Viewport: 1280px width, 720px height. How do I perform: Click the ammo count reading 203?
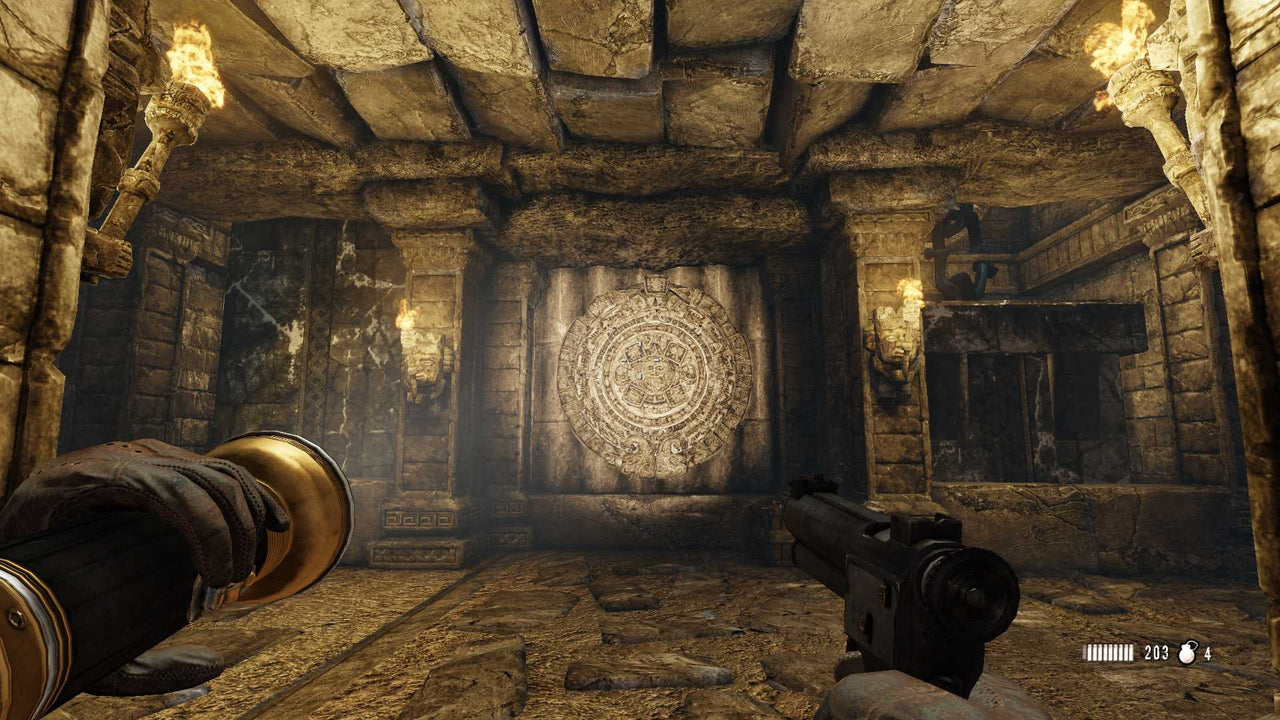tap(1155, 652)
